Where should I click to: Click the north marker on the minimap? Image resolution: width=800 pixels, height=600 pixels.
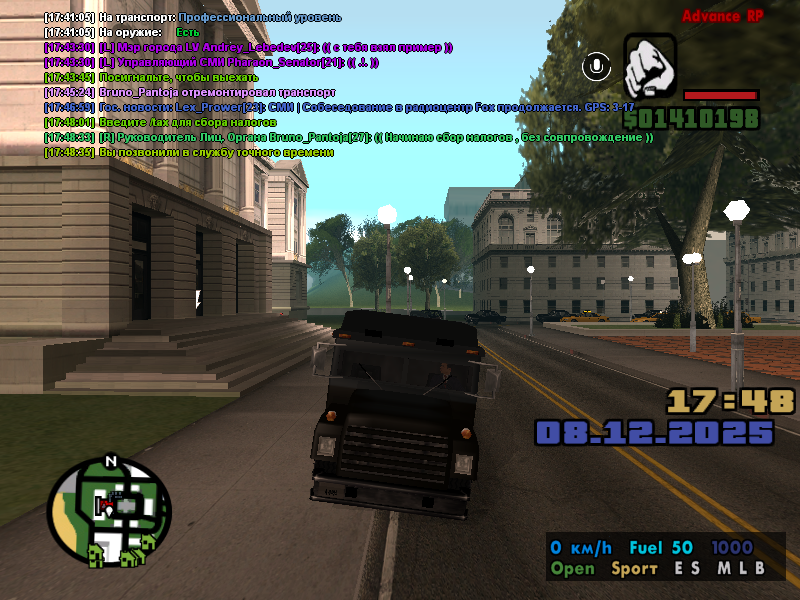click(111, 461)
